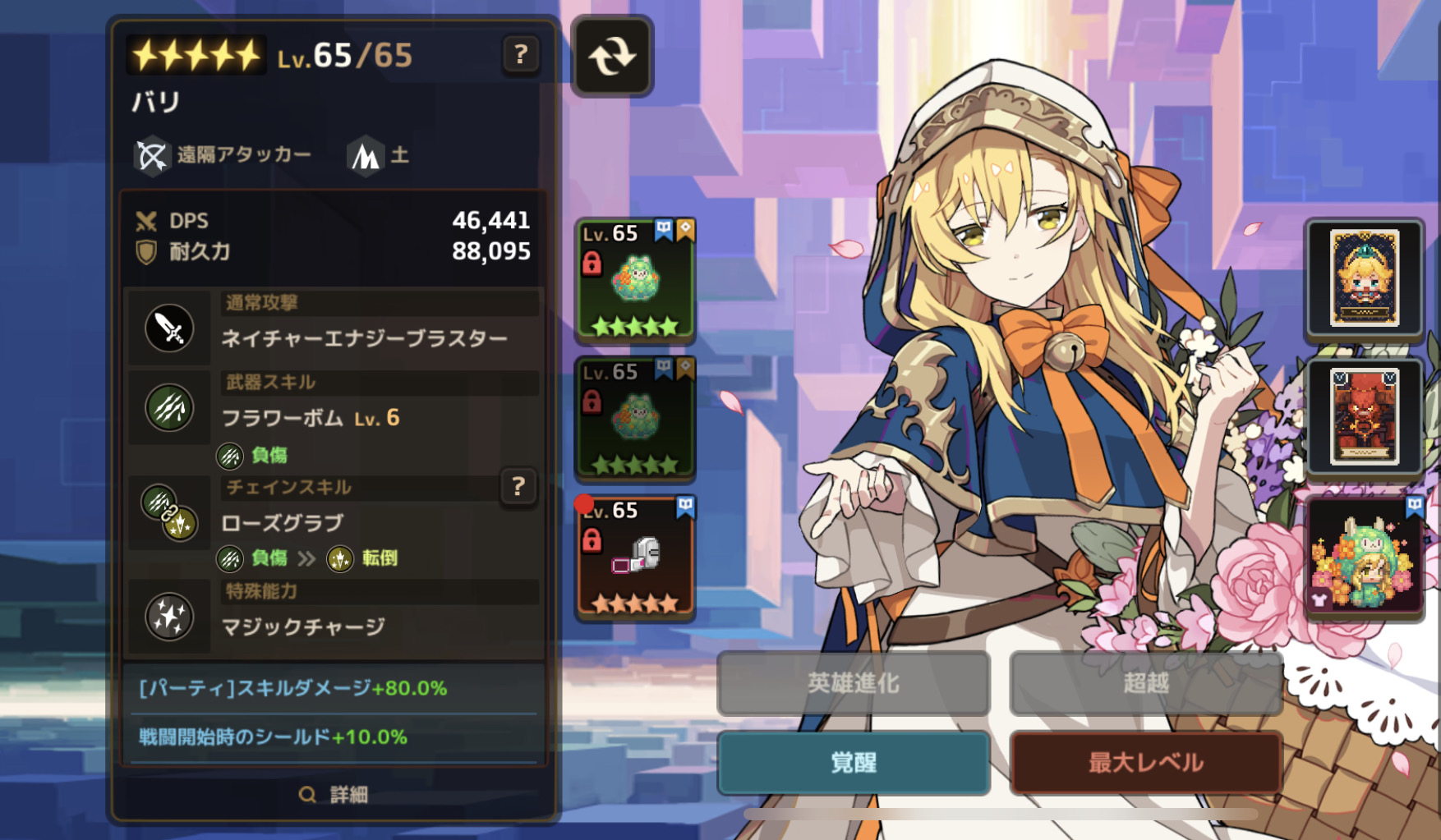Open the 超越 limit break button

pyautogui.click(x=1146, y=683)
